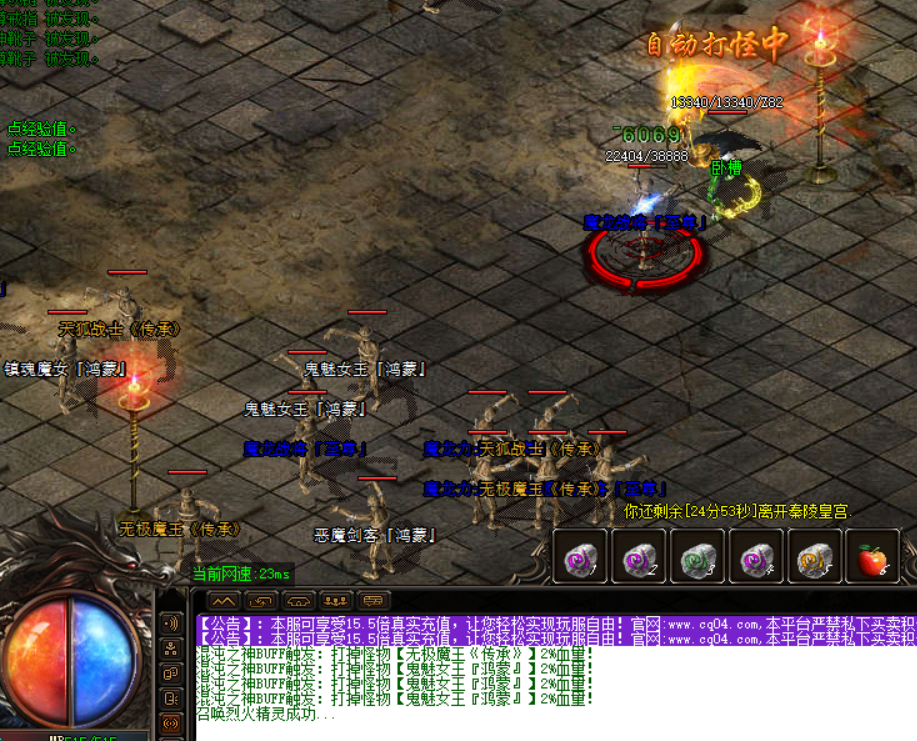Viewport: 917px width, 741px height.
Task: Use the orange spiral stone in the hotbar
Action: click(x=814, y=558)
